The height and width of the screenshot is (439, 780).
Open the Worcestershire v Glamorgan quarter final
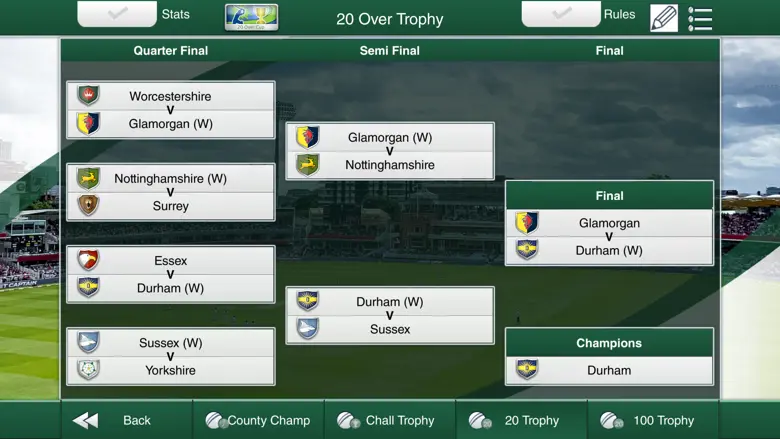(171, 110)
